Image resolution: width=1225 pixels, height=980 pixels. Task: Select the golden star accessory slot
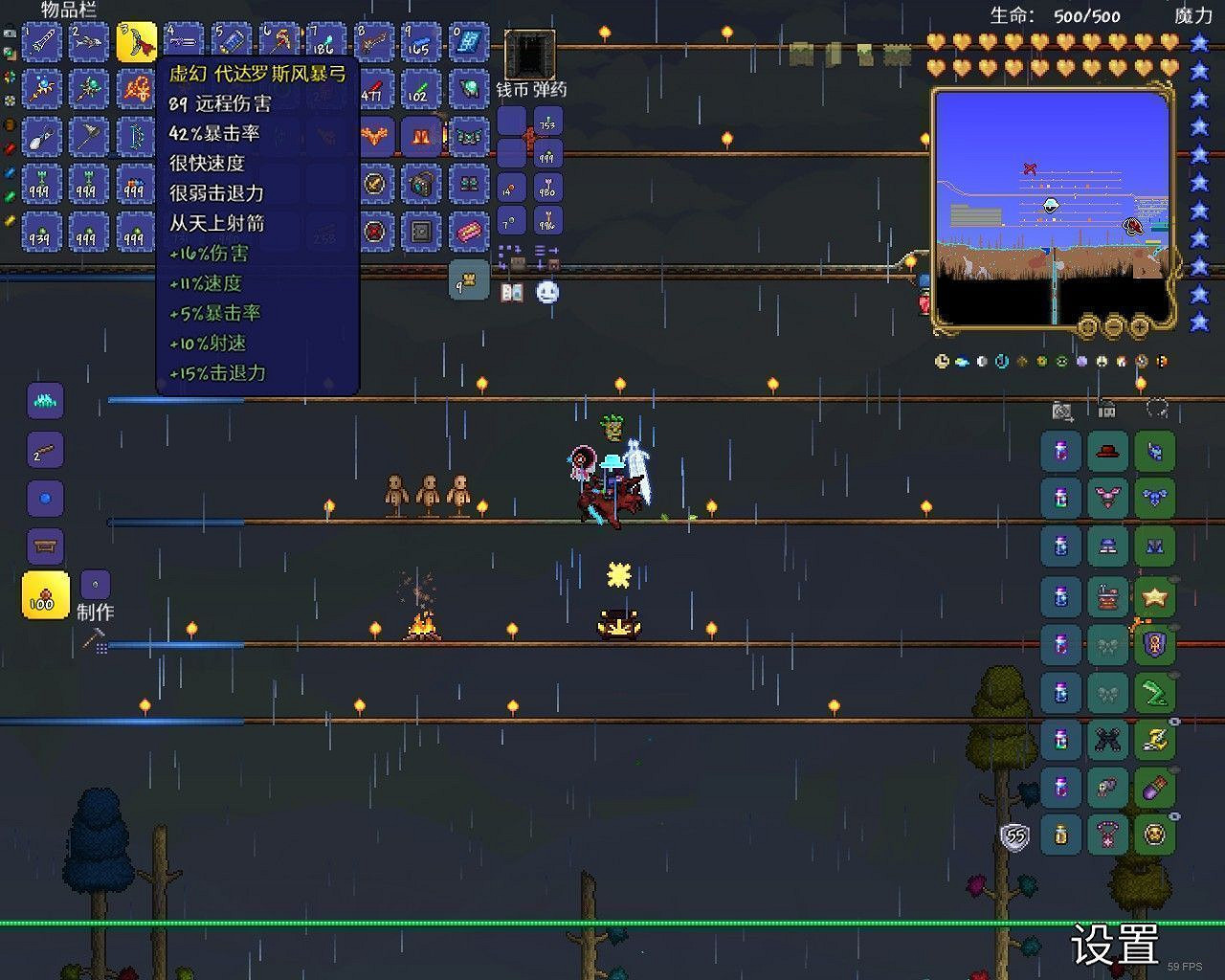coord(1155,595)
